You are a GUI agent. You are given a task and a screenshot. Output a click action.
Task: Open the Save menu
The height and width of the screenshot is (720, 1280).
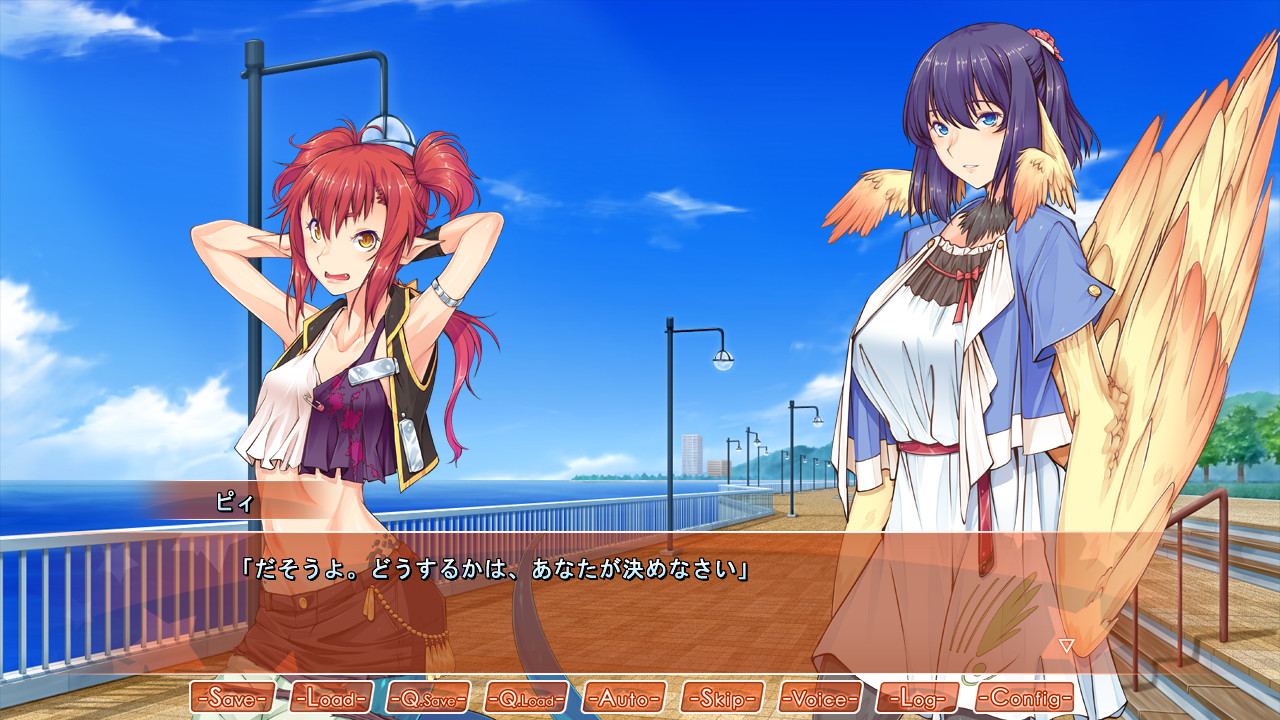tap(231, 697)
